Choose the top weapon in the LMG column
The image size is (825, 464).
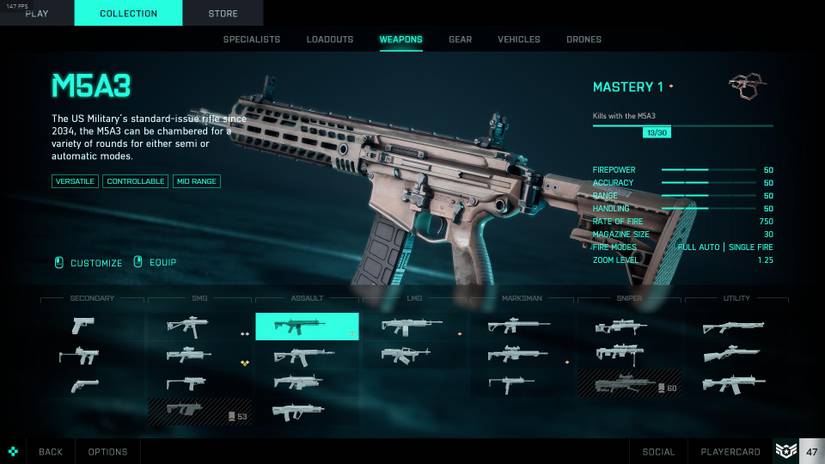[x=412, y=326]
